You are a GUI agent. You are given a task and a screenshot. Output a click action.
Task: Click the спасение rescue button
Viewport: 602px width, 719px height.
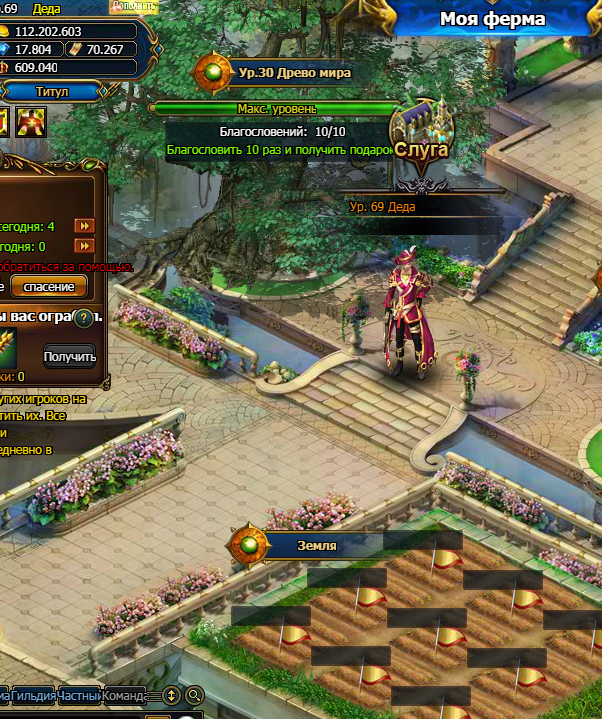49,287
